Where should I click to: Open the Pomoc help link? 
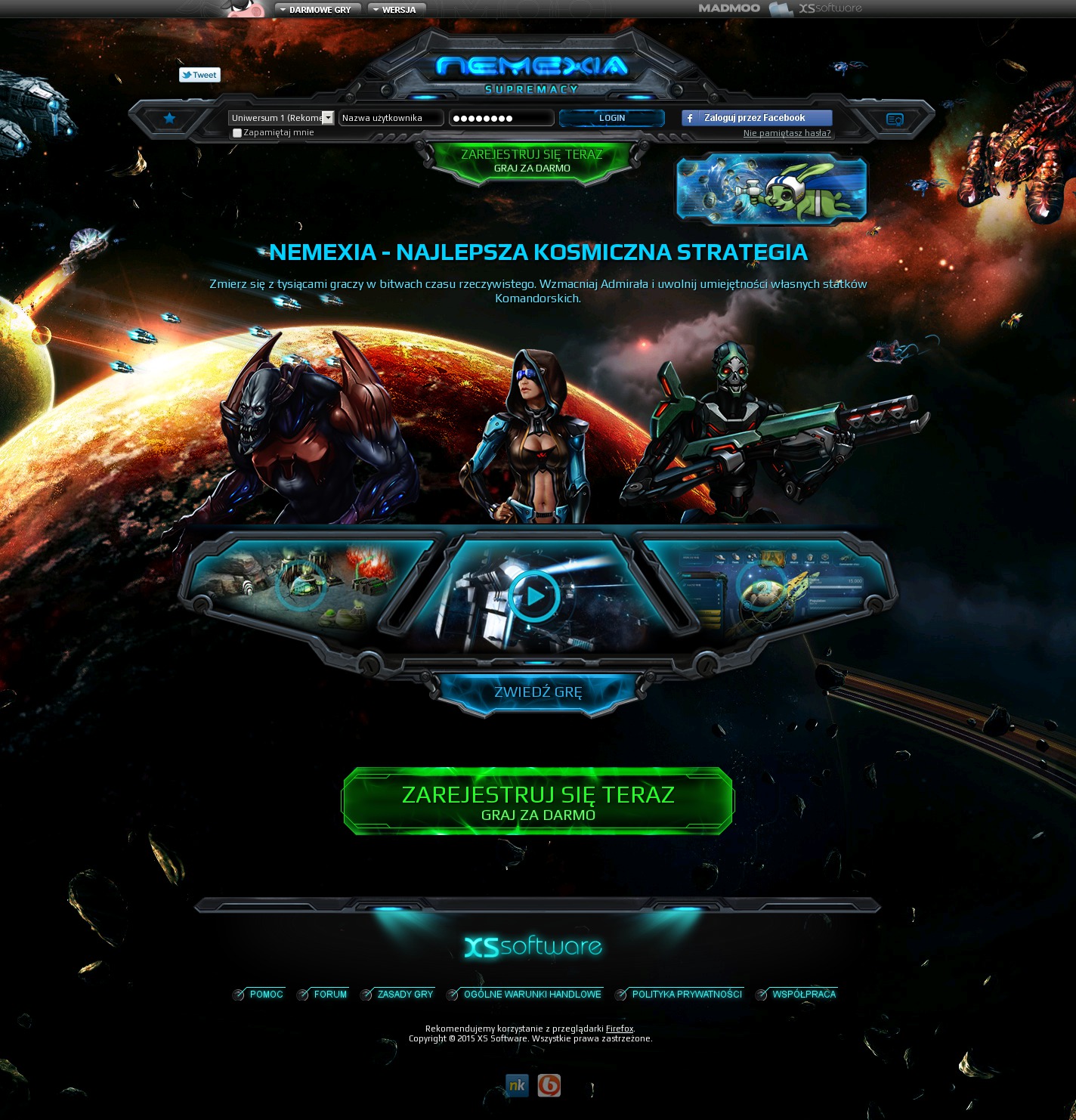point(266,995)
